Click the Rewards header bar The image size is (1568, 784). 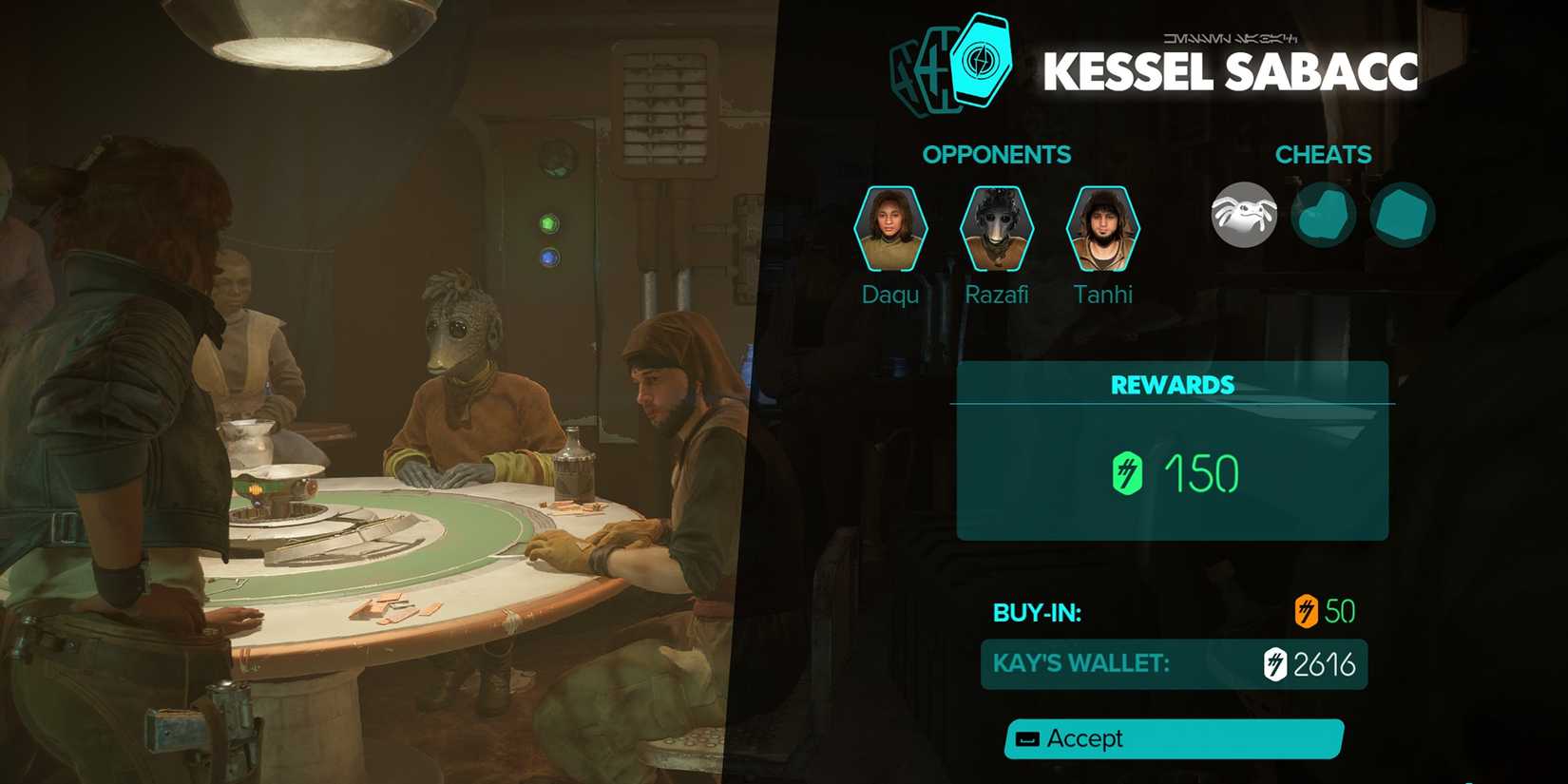[x=1173, y=385]
